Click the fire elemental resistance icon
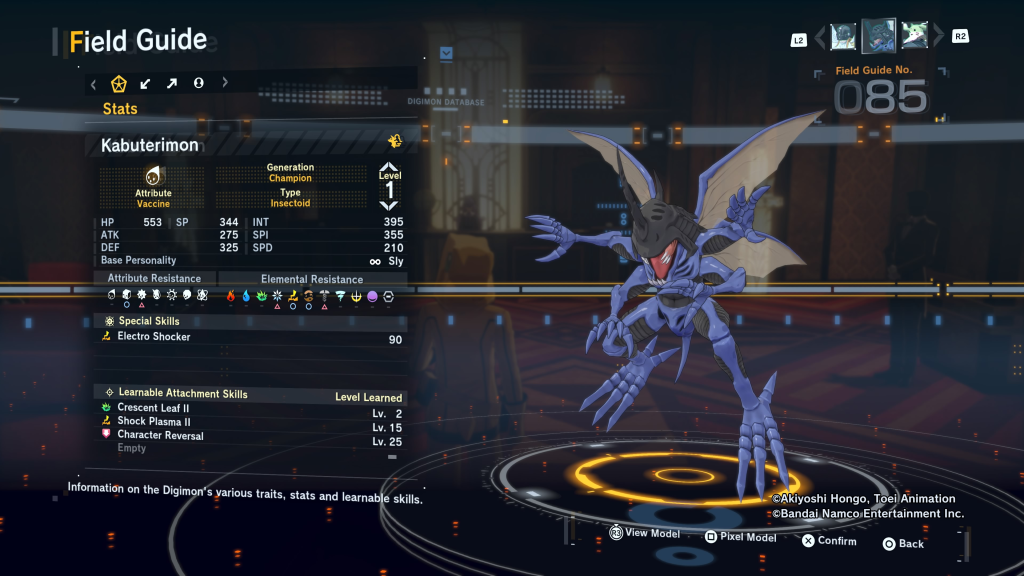 click(230, 296)
